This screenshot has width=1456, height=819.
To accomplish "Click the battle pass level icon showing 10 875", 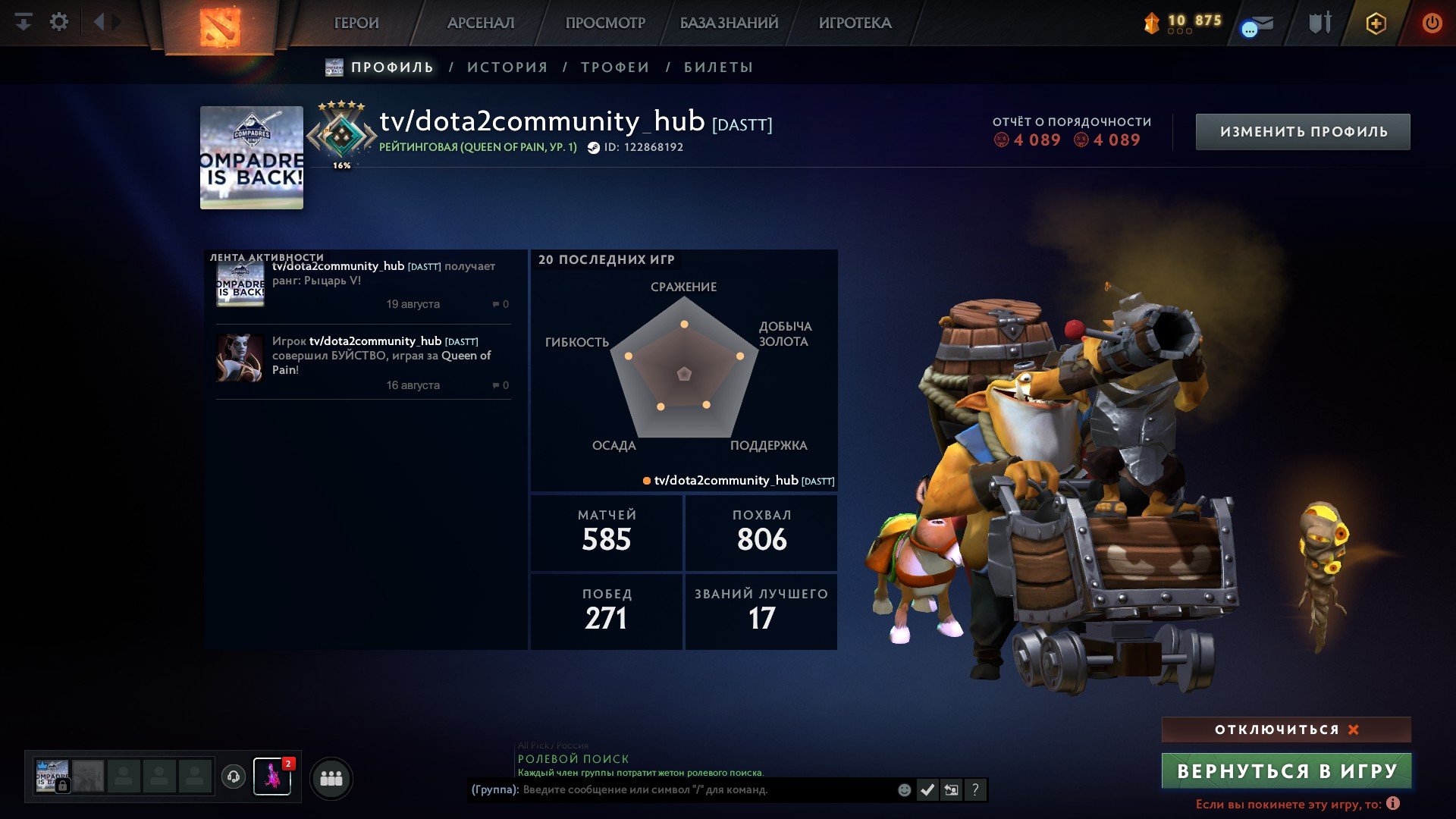I will click(1152, 23).
